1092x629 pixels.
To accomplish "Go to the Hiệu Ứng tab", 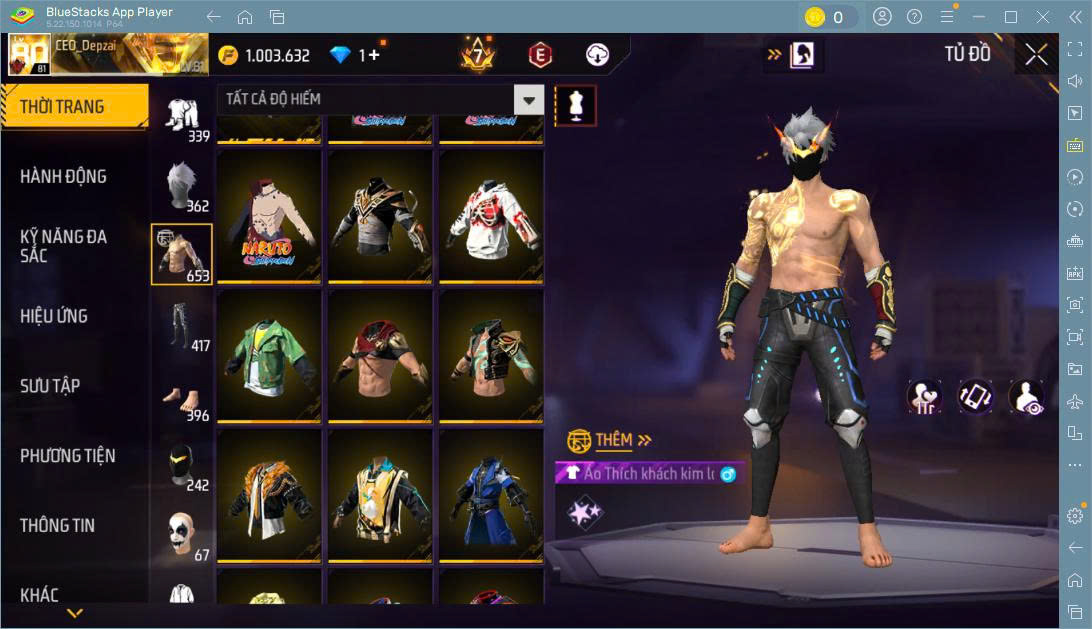I will pyautogui.click(x=54, y=316).
